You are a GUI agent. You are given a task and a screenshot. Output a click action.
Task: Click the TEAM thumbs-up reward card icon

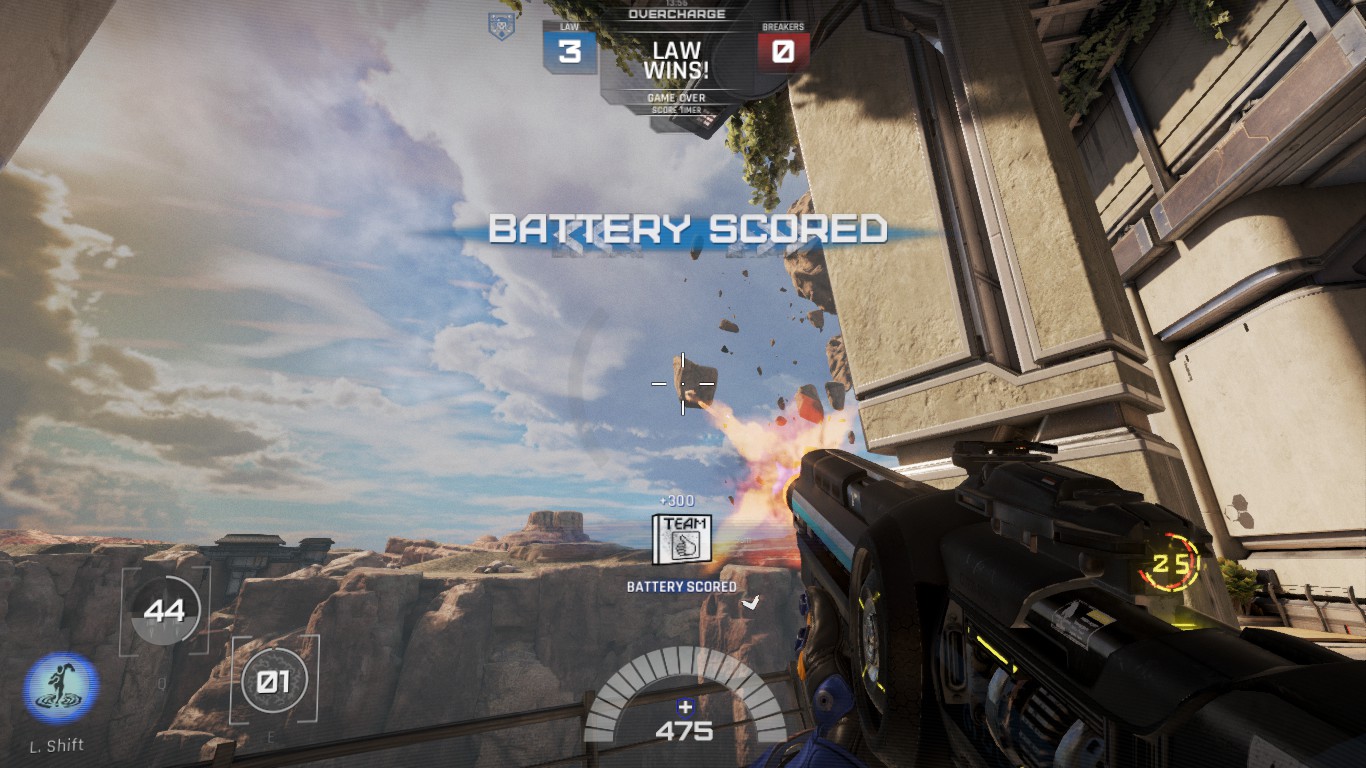[683, 538]
